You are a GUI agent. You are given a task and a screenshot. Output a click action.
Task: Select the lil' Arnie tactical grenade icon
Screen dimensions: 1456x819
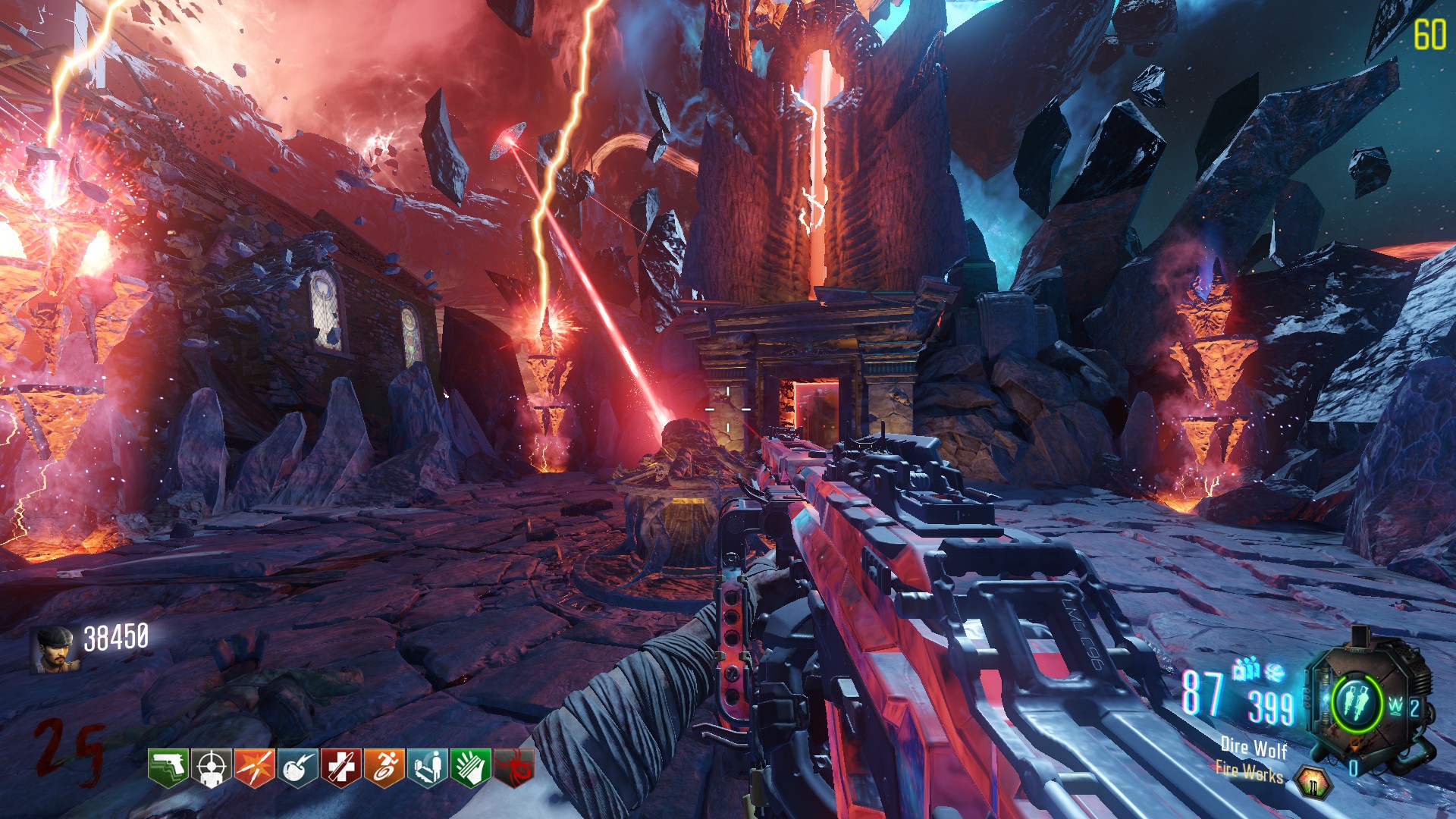1245,669
